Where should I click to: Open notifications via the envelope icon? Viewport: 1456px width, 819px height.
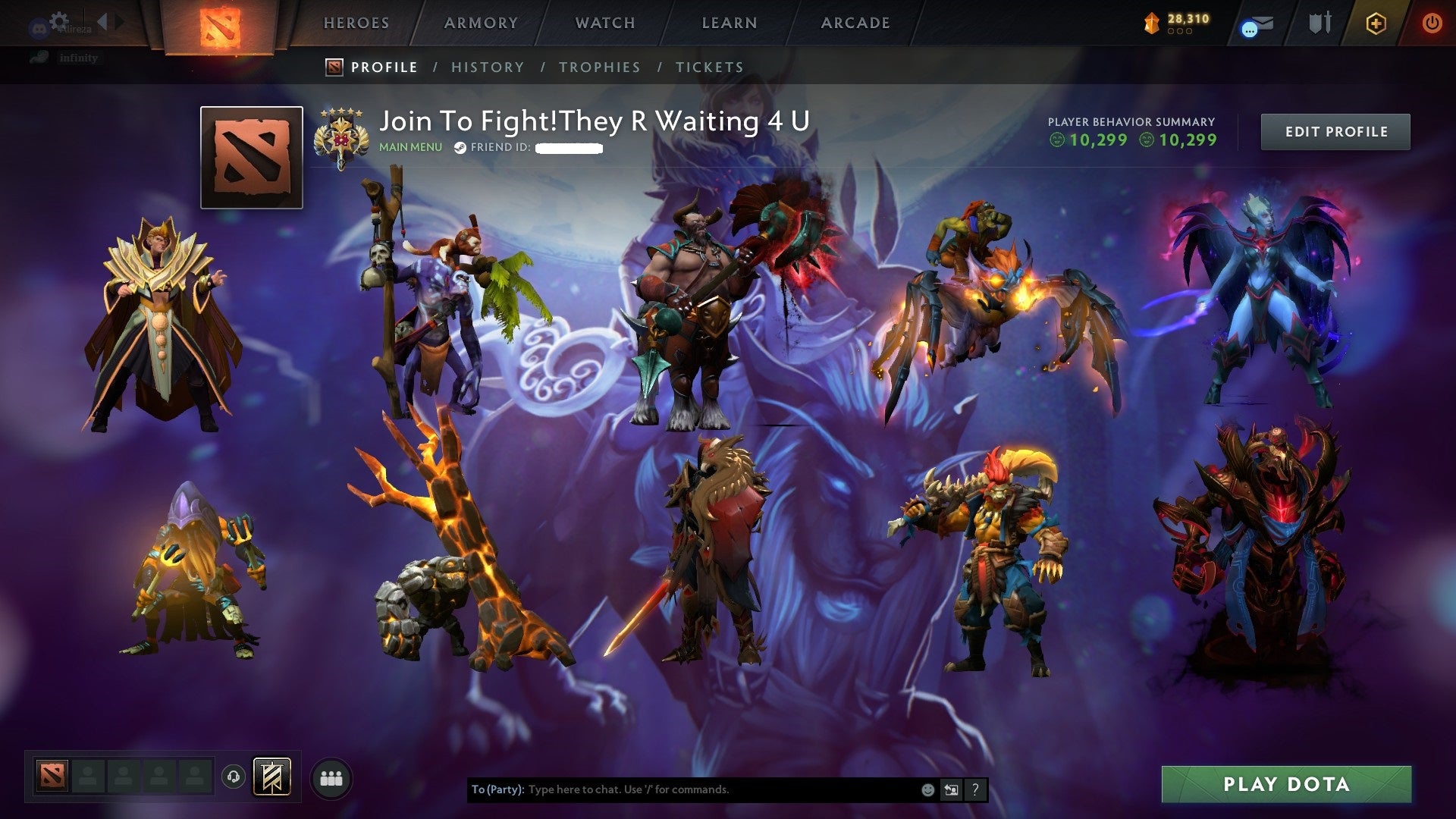1259,24
